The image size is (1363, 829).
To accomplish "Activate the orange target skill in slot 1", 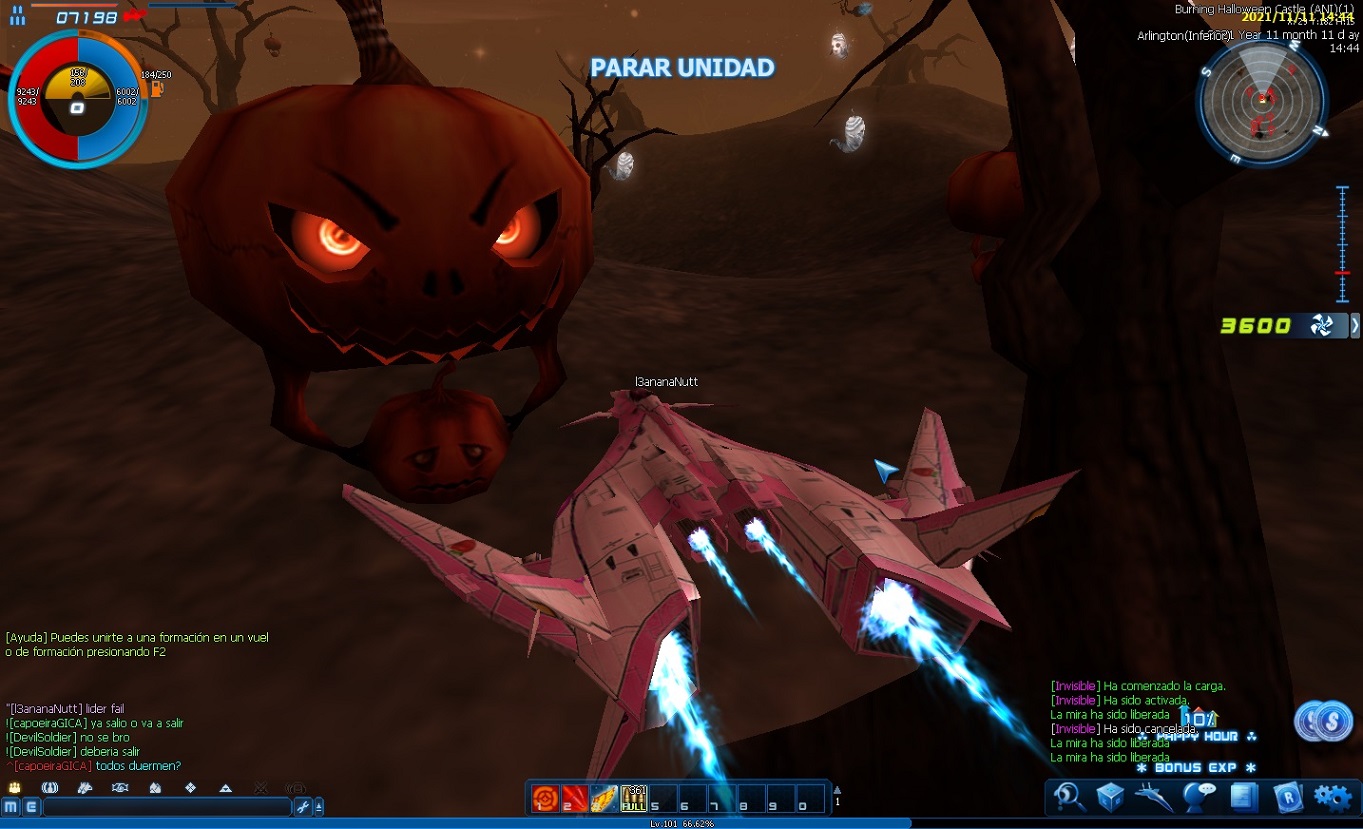I will (x=545, y=798).
